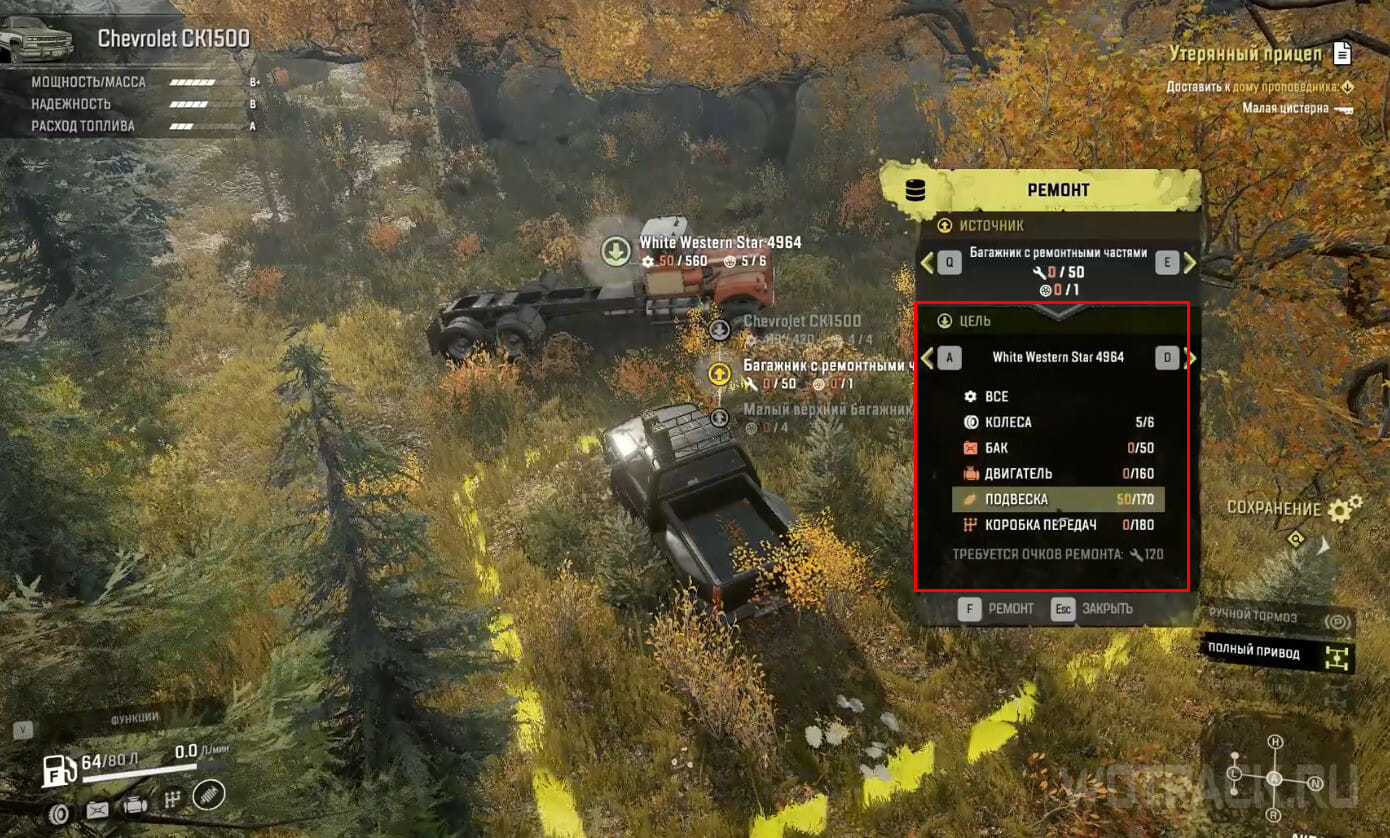
Task: Select the White Western Star 4964 marker
Action: pyautogui.click(x=615, y=250)
